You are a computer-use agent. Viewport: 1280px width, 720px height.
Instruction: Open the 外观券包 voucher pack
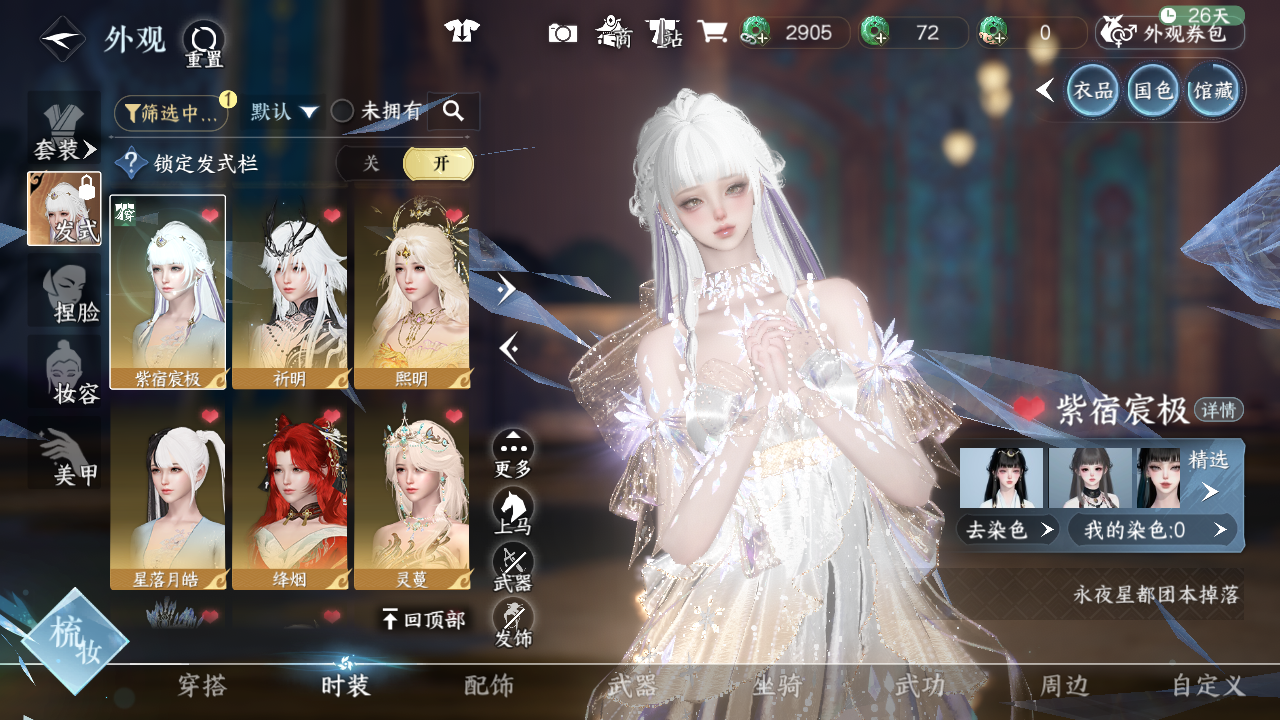coord(1171,33)
